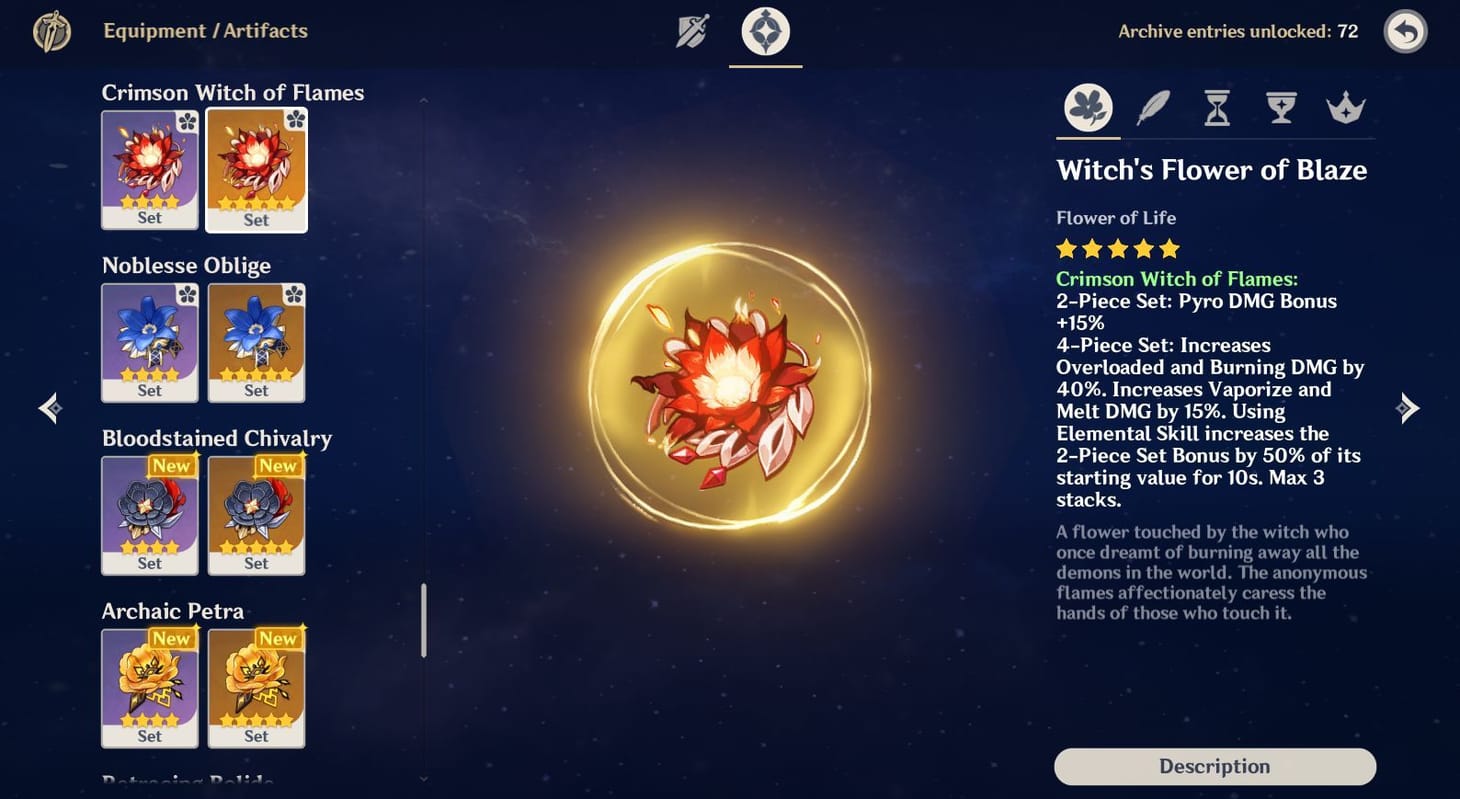
Task: Switch to the weapons archive tab
Action: [692, 31]
